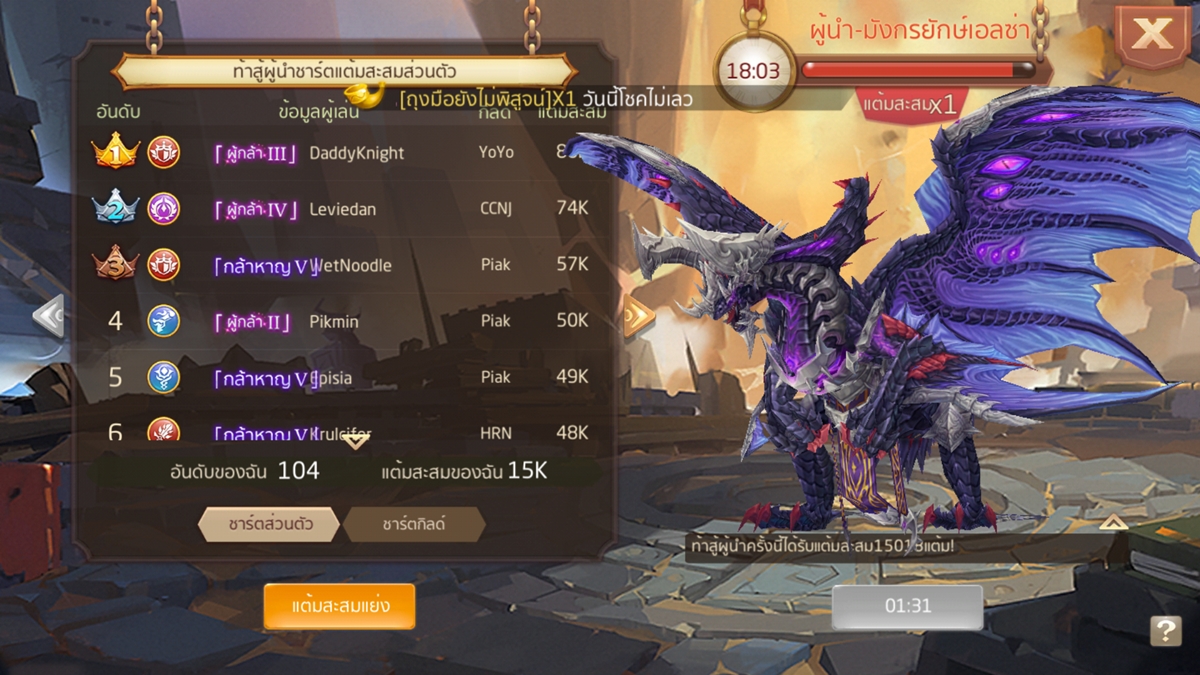Close the boss challenge screen
The image size is (1200, 675).
tap(1152, 35)
